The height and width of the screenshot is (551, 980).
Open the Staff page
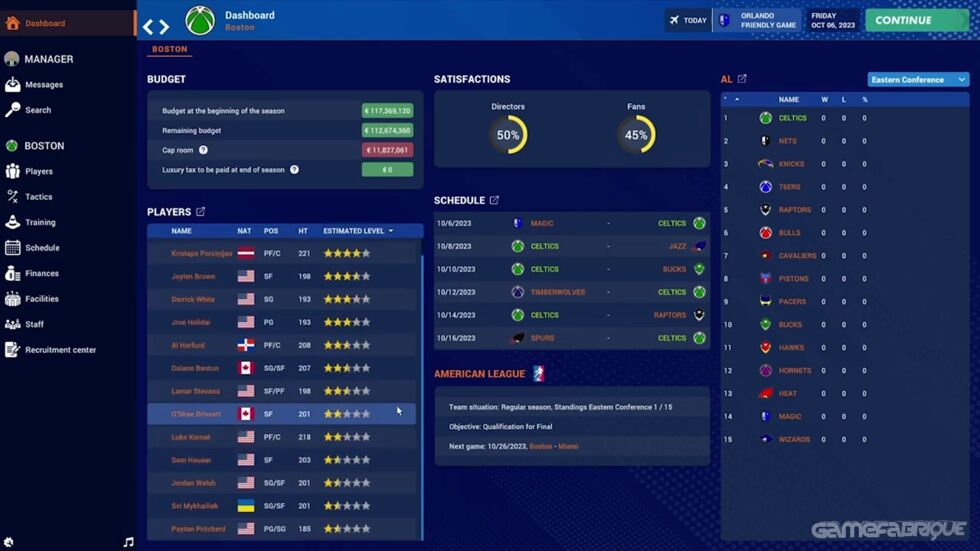(x=34, y=324)
